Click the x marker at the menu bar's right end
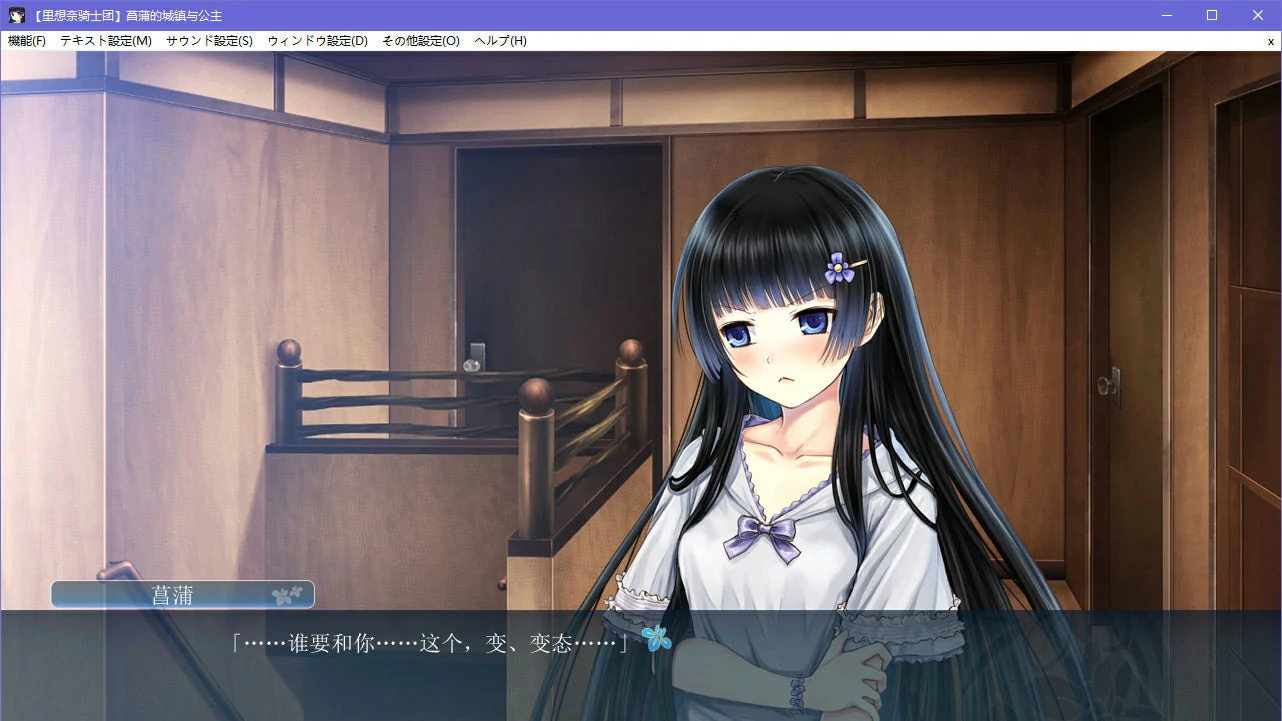This screenshot has width=1282, height=721. [x=1271, y=41]
